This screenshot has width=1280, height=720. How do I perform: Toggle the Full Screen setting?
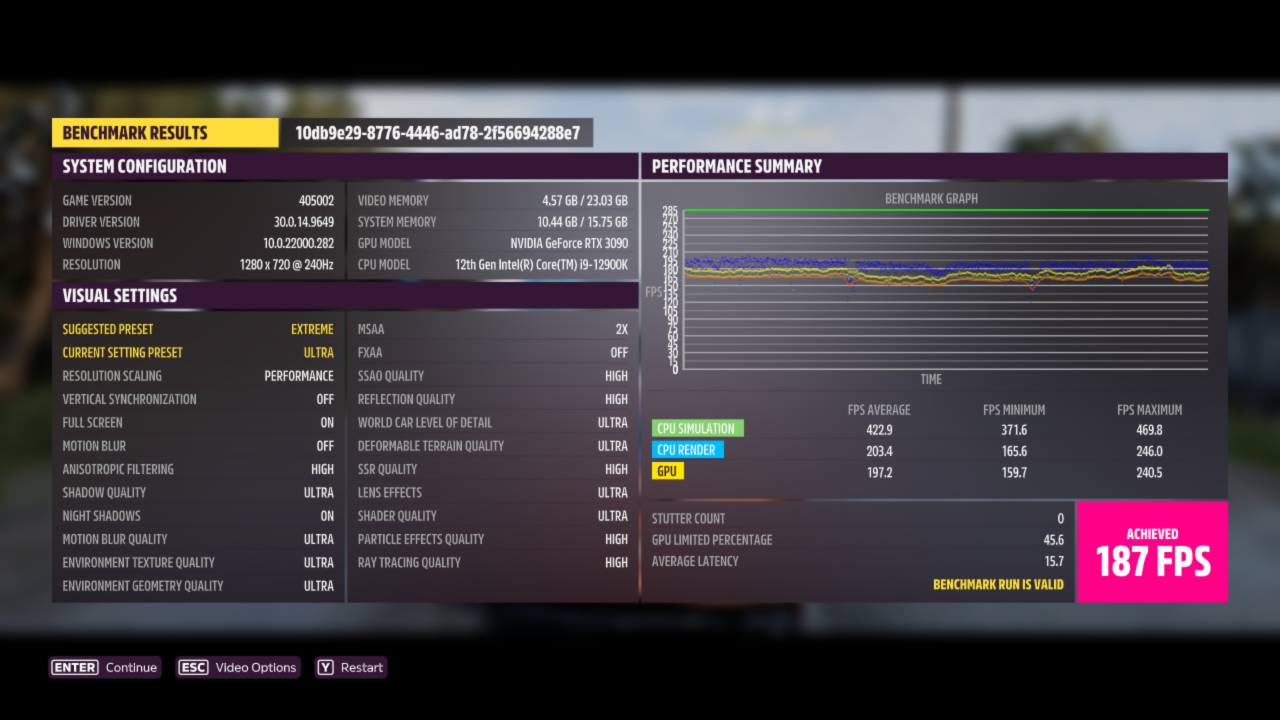(197, 422)
